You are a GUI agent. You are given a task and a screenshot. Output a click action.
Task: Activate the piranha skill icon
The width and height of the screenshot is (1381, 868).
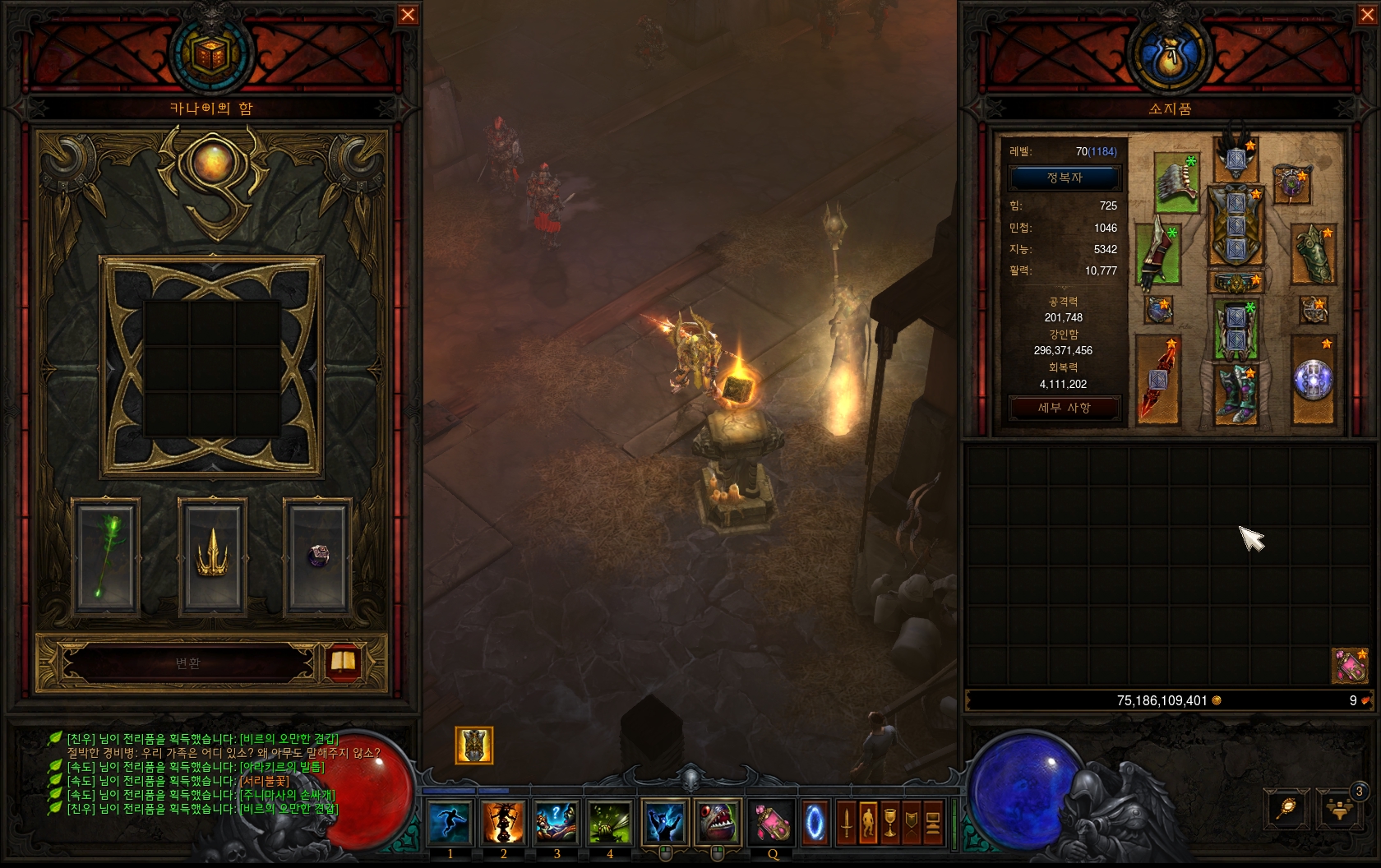718,822
